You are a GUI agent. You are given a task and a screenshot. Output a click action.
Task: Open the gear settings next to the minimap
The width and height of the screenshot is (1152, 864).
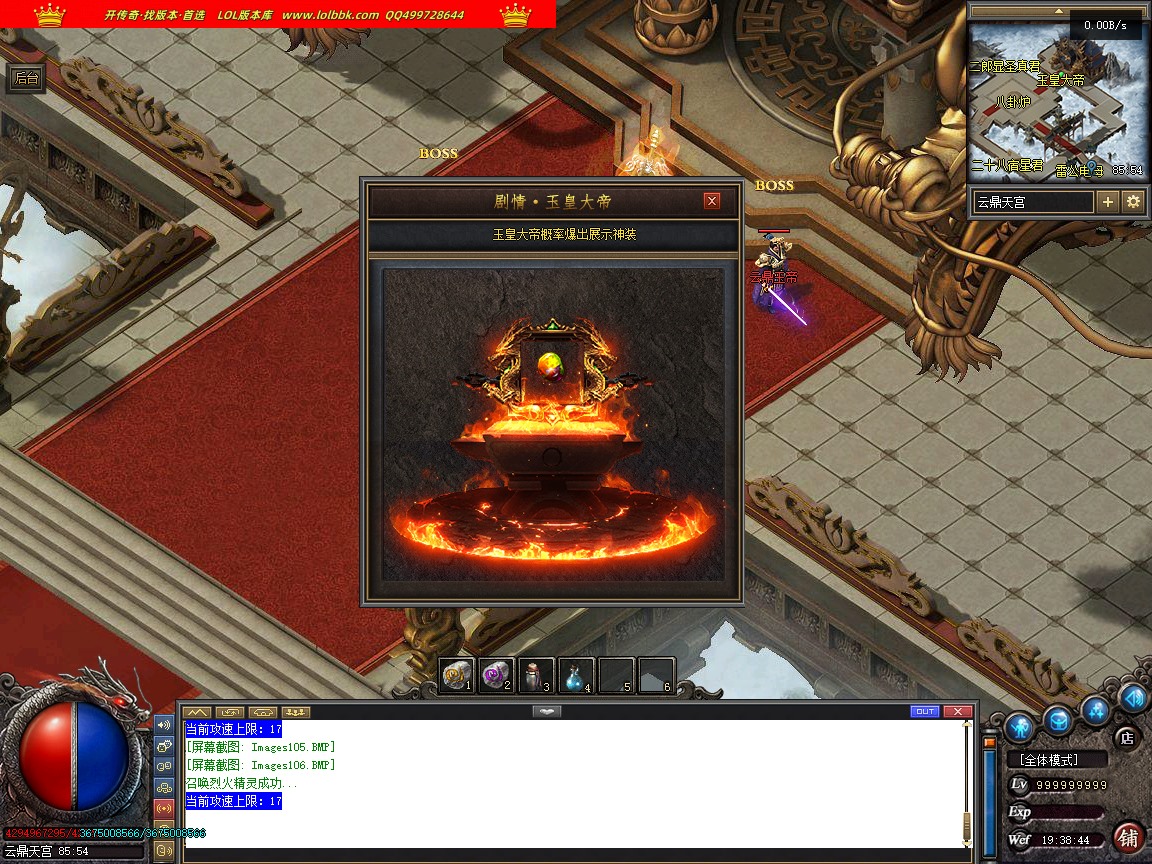(1133, 201)
